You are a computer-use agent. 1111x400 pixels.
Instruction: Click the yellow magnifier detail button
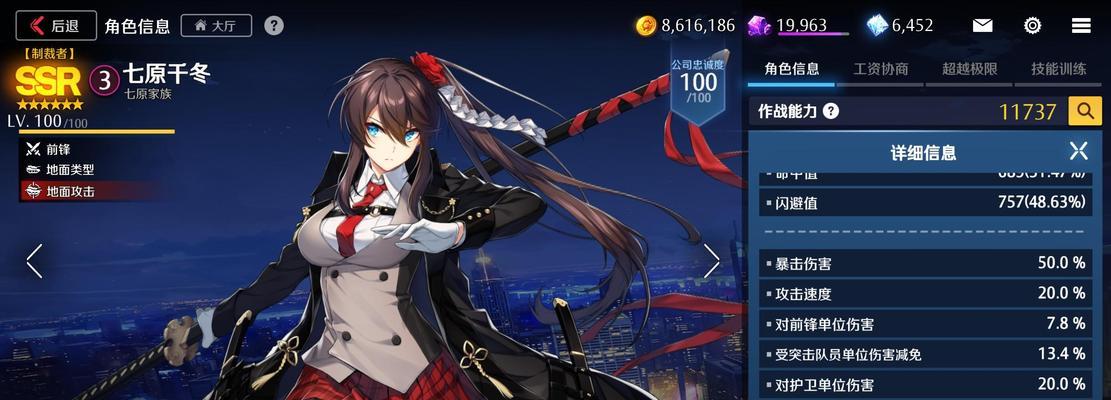(1085, 111)
